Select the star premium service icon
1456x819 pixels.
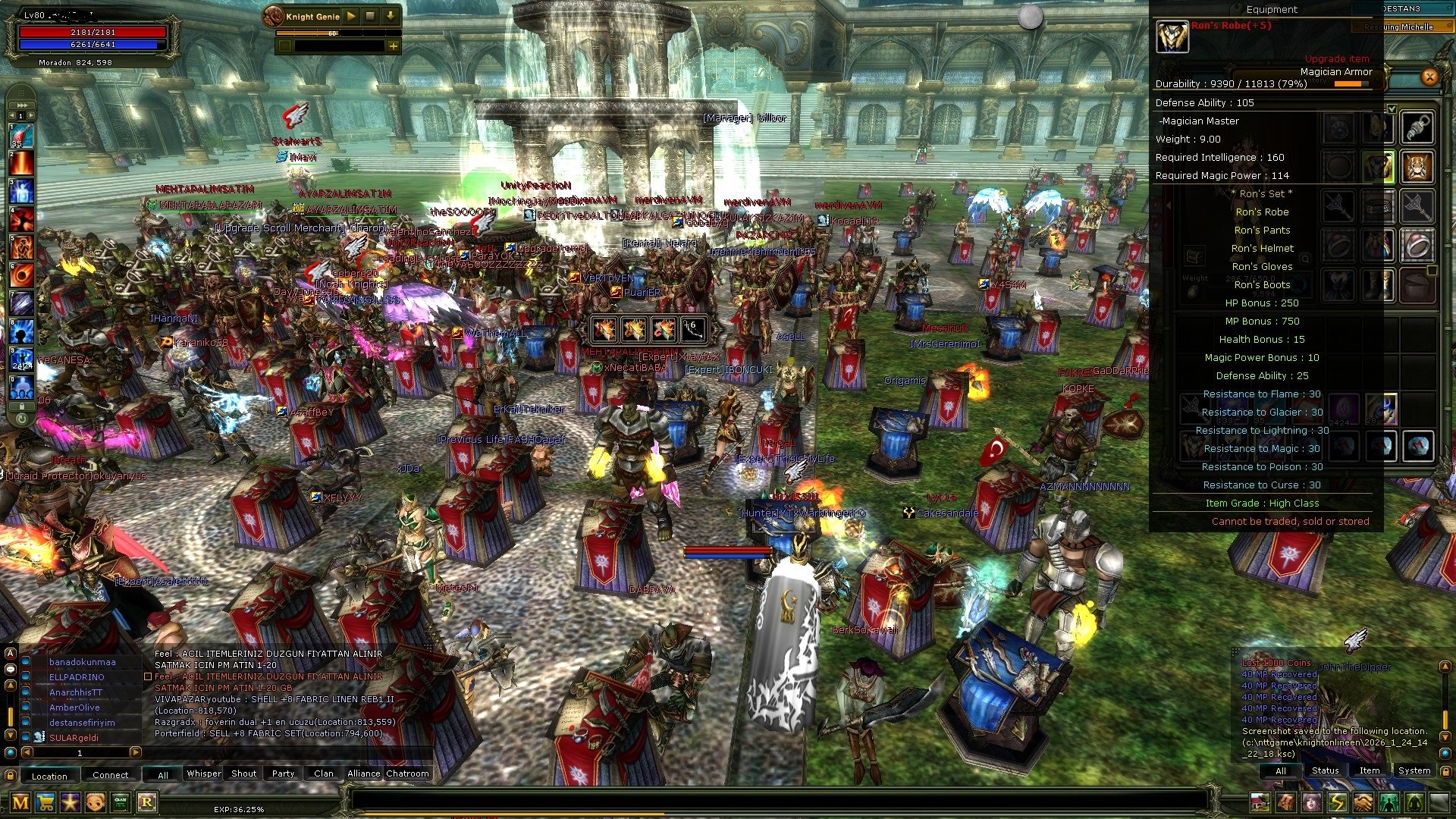tap(70, 802)
